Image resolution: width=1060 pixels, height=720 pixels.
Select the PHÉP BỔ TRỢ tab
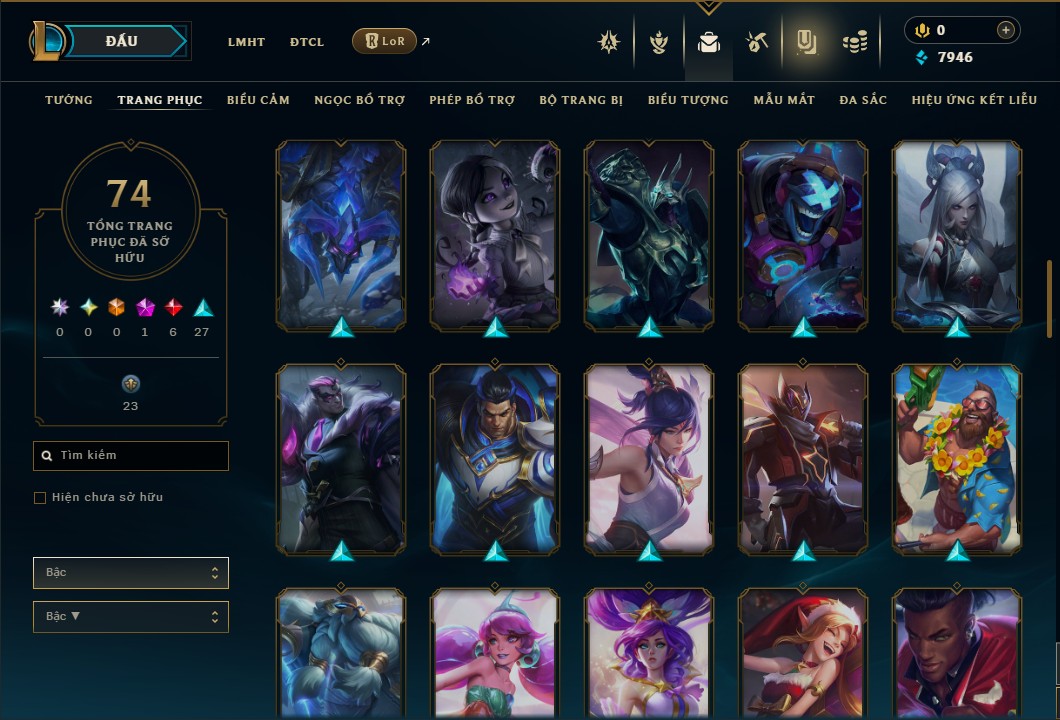[472, 100]
